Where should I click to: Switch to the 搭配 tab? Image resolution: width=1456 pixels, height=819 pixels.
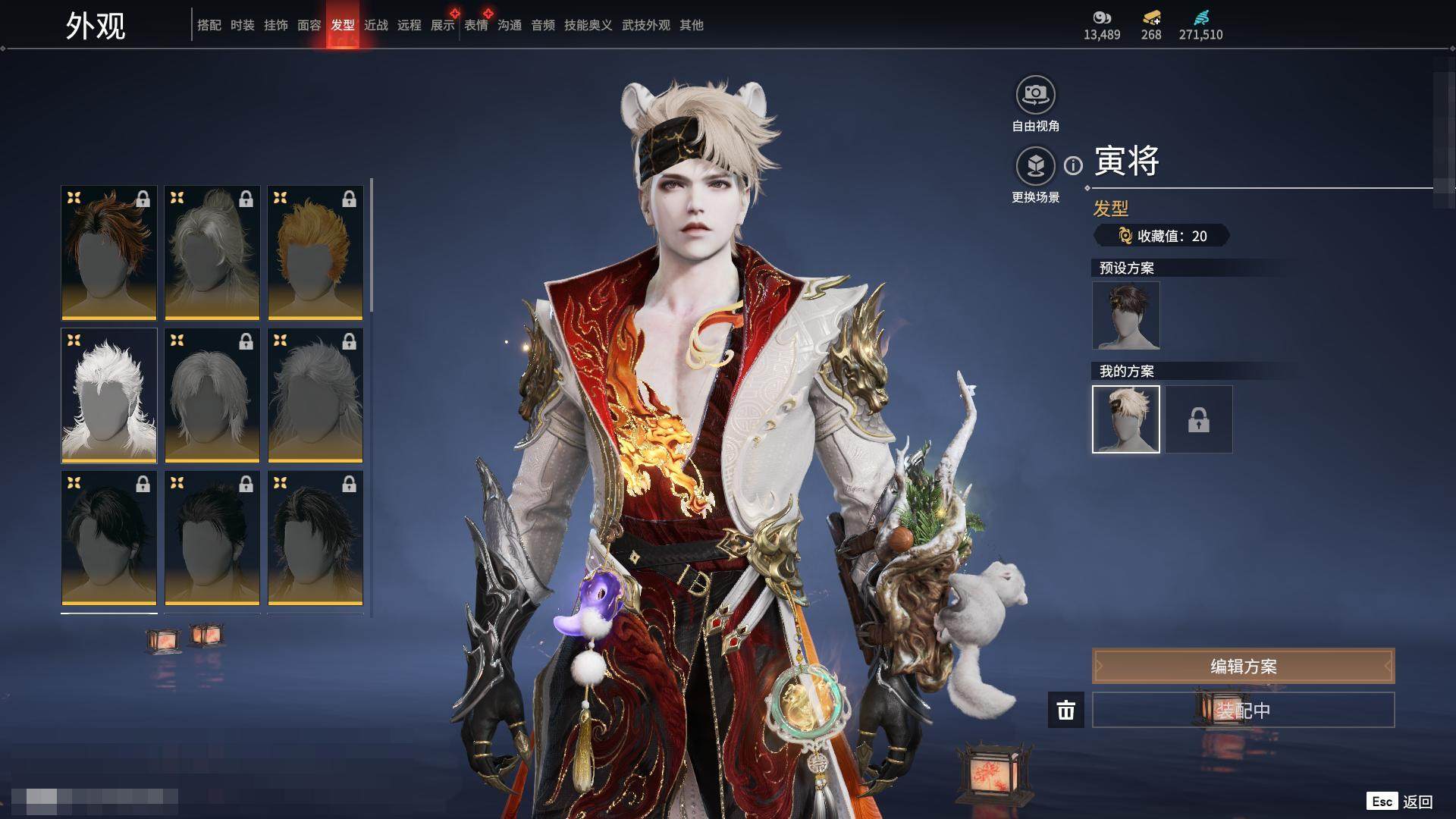(209, 25)
